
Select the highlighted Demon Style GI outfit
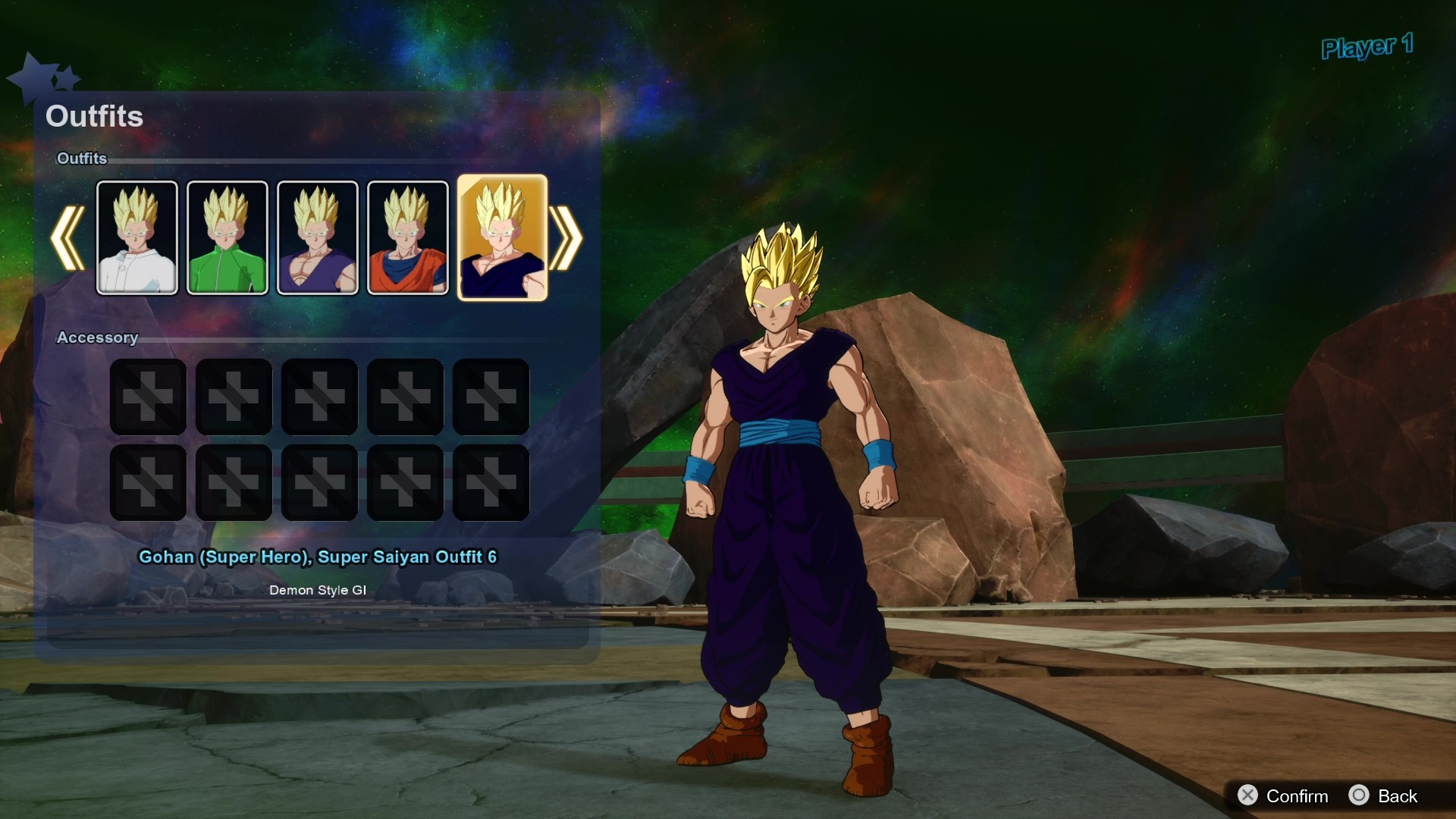point(502,237)
